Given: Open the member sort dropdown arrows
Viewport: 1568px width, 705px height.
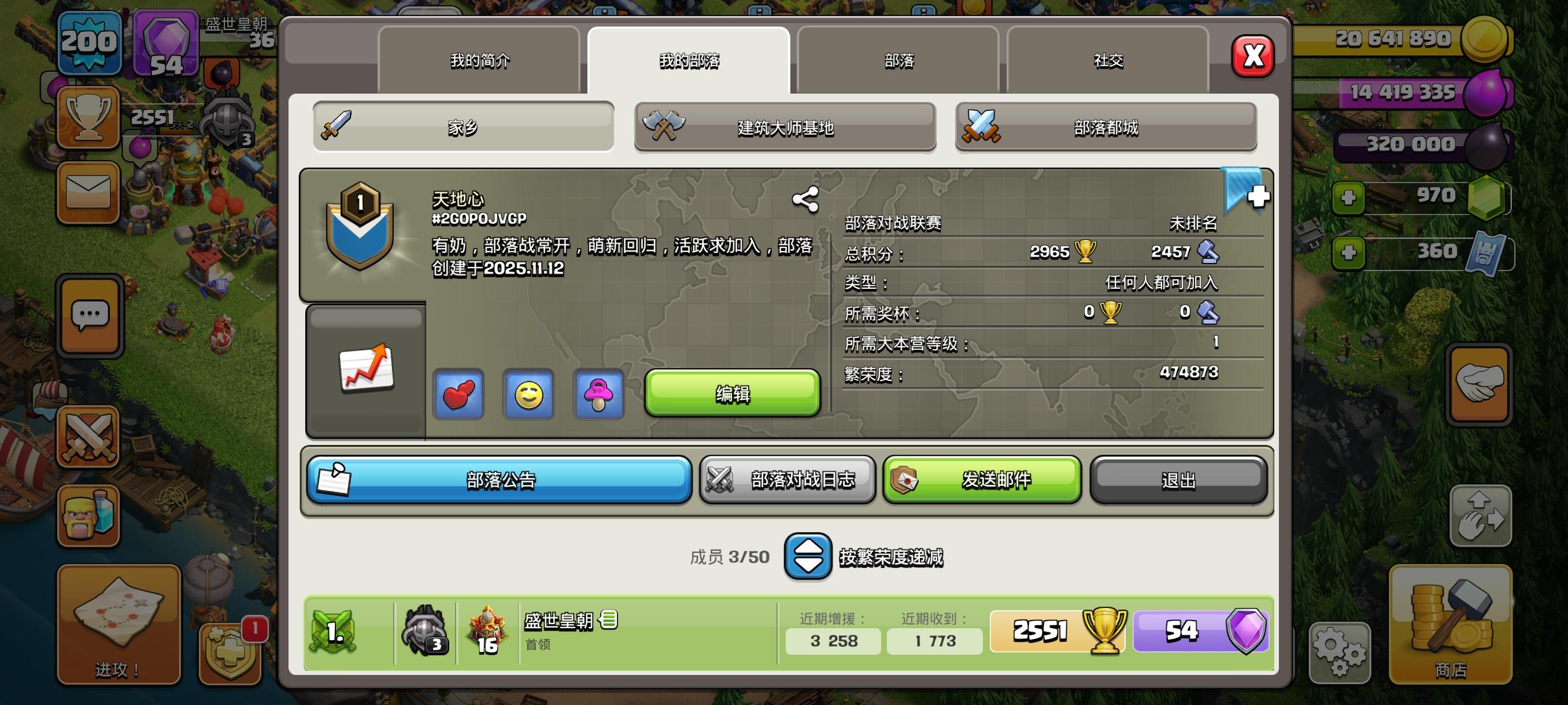Looking at the screenshot, I should tap(808, 555).
